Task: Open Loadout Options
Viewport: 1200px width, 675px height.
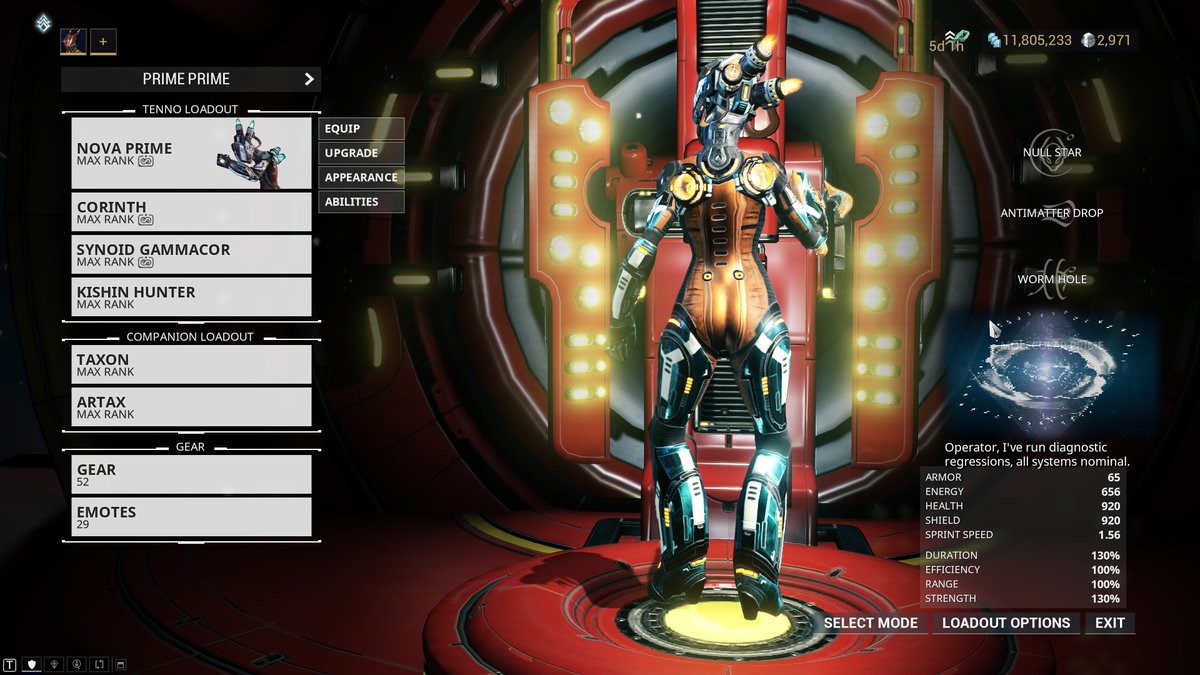Action: [x=1006, y=623]
